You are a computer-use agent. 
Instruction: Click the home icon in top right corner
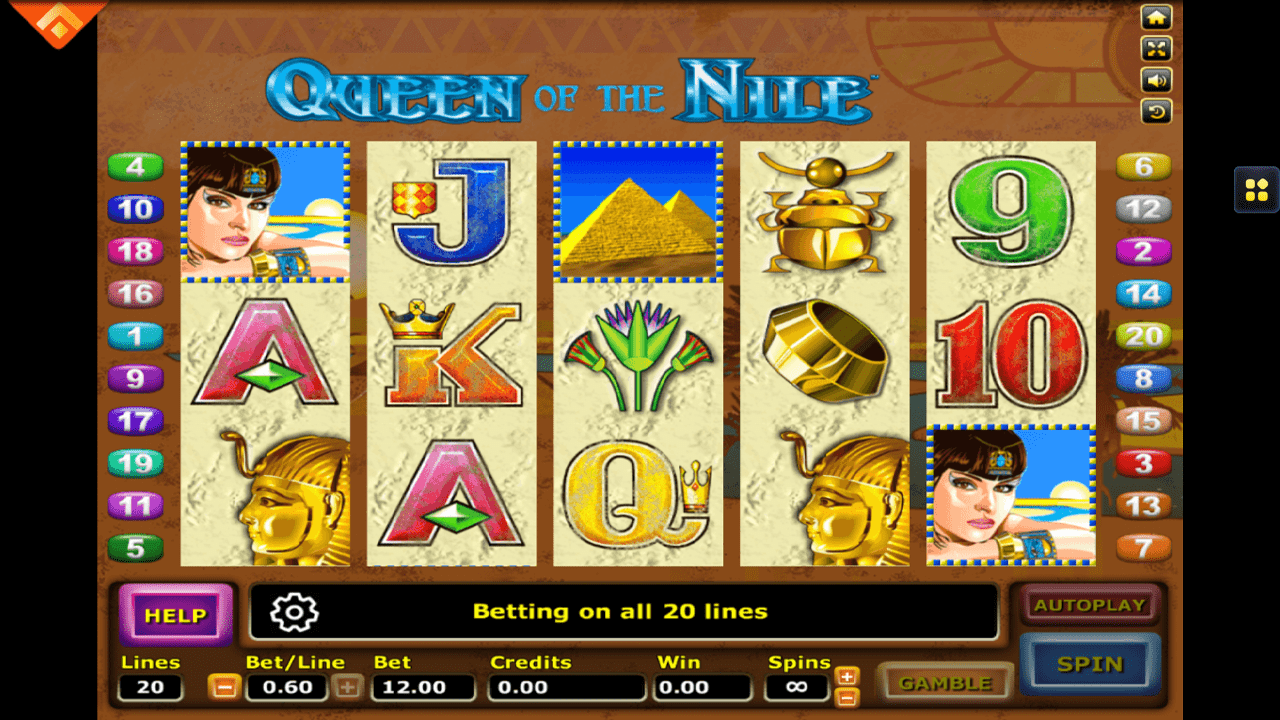(x=1157, y=18)
